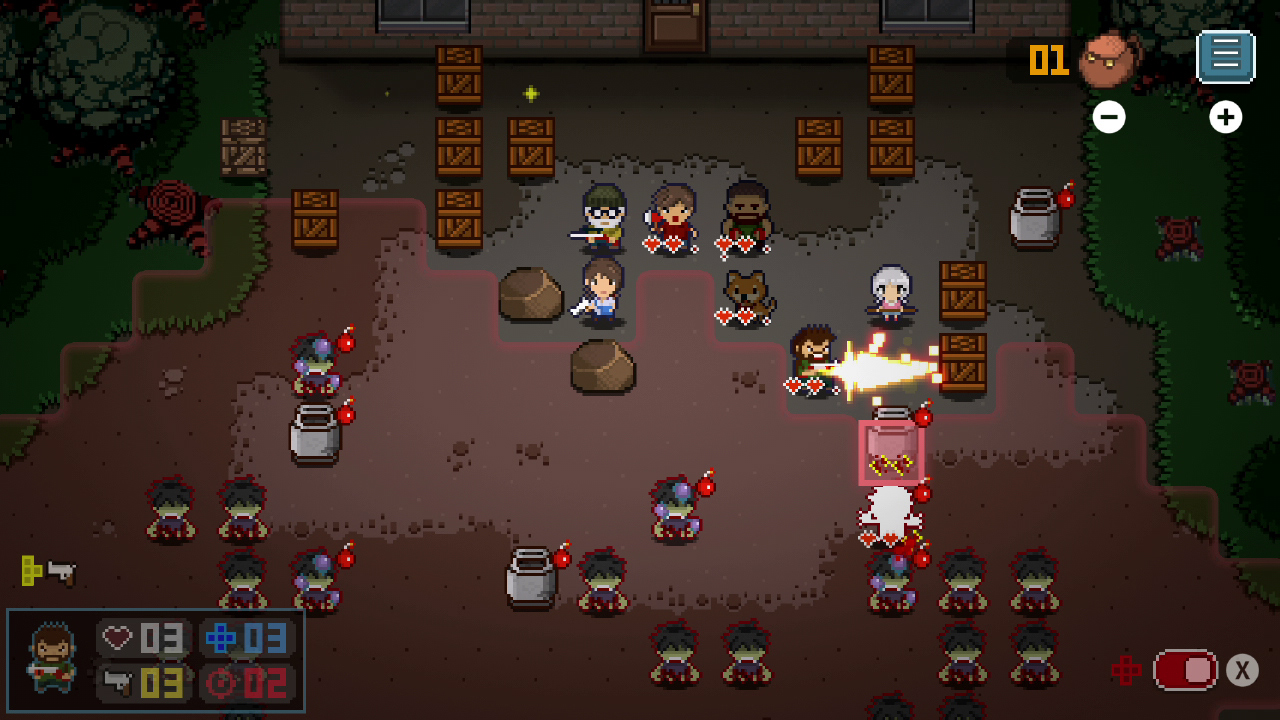This screenshot has width=1280, height=720.
Task: Click the red crosshair icon beside the toggle
Action: point(1128,669)
